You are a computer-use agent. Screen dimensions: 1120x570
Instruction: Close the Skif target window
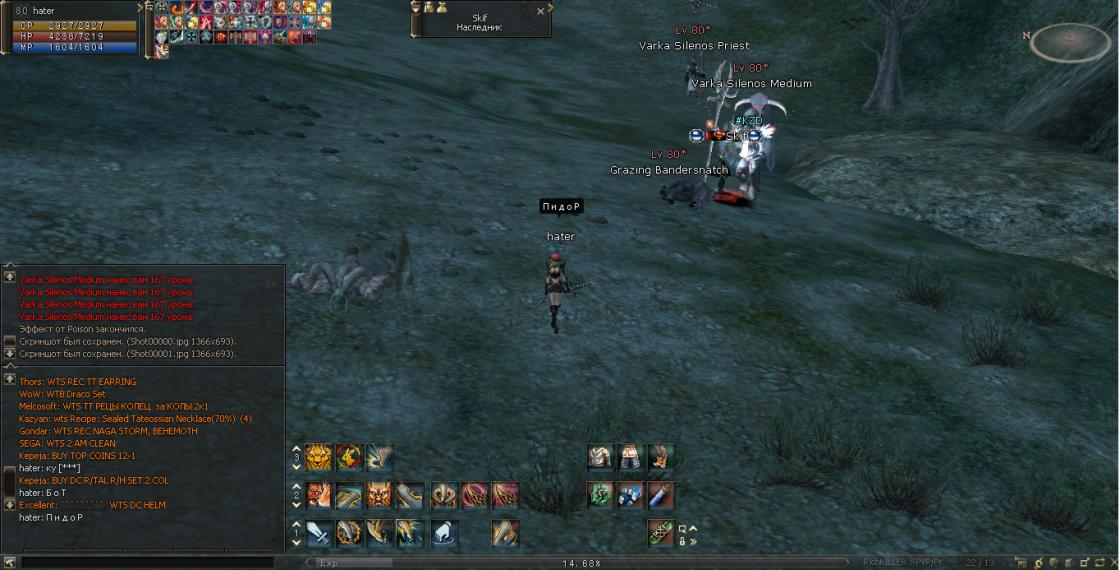click(541, 11)
